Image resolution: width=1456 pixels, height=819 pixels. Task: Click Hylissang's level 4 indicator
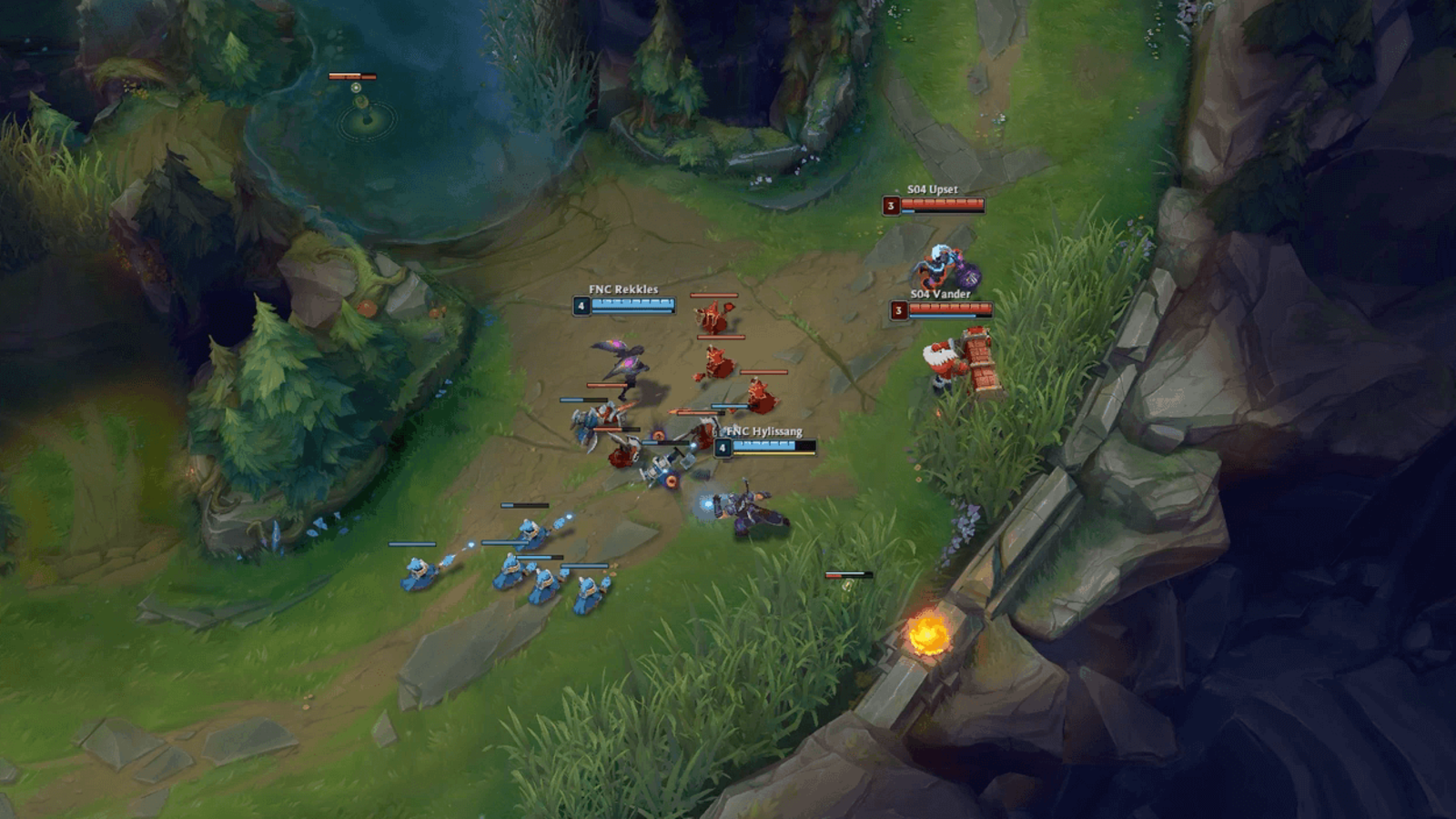pyautogui.click(x=723, y=447)
